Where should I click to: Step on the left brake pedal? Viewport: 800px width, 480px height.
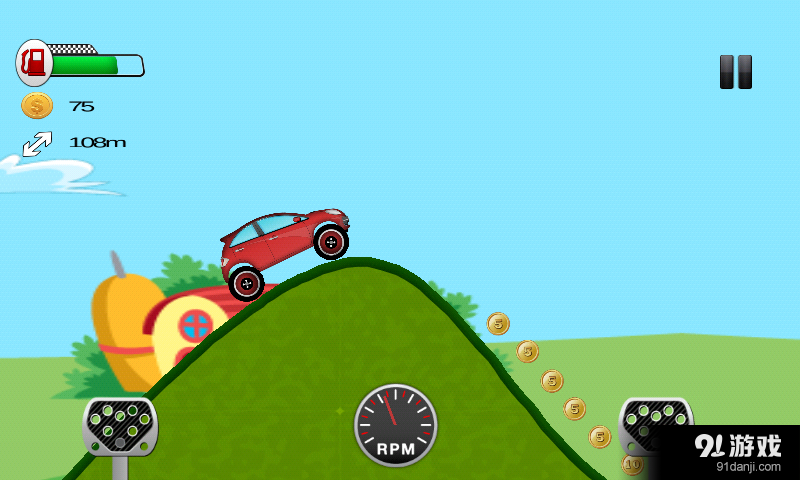(x=119, y=427)
